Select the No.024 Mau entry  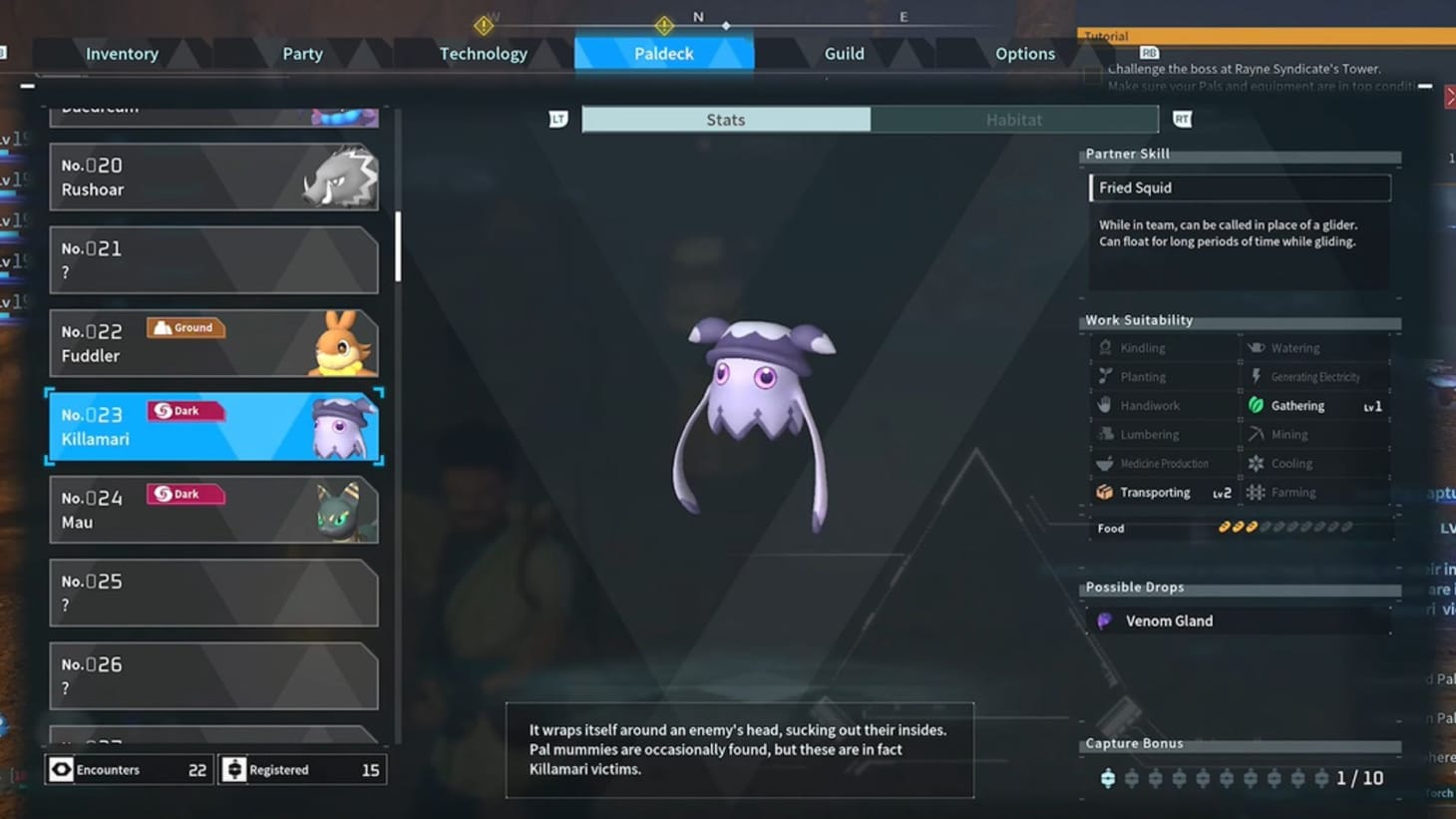click(213, 509)
